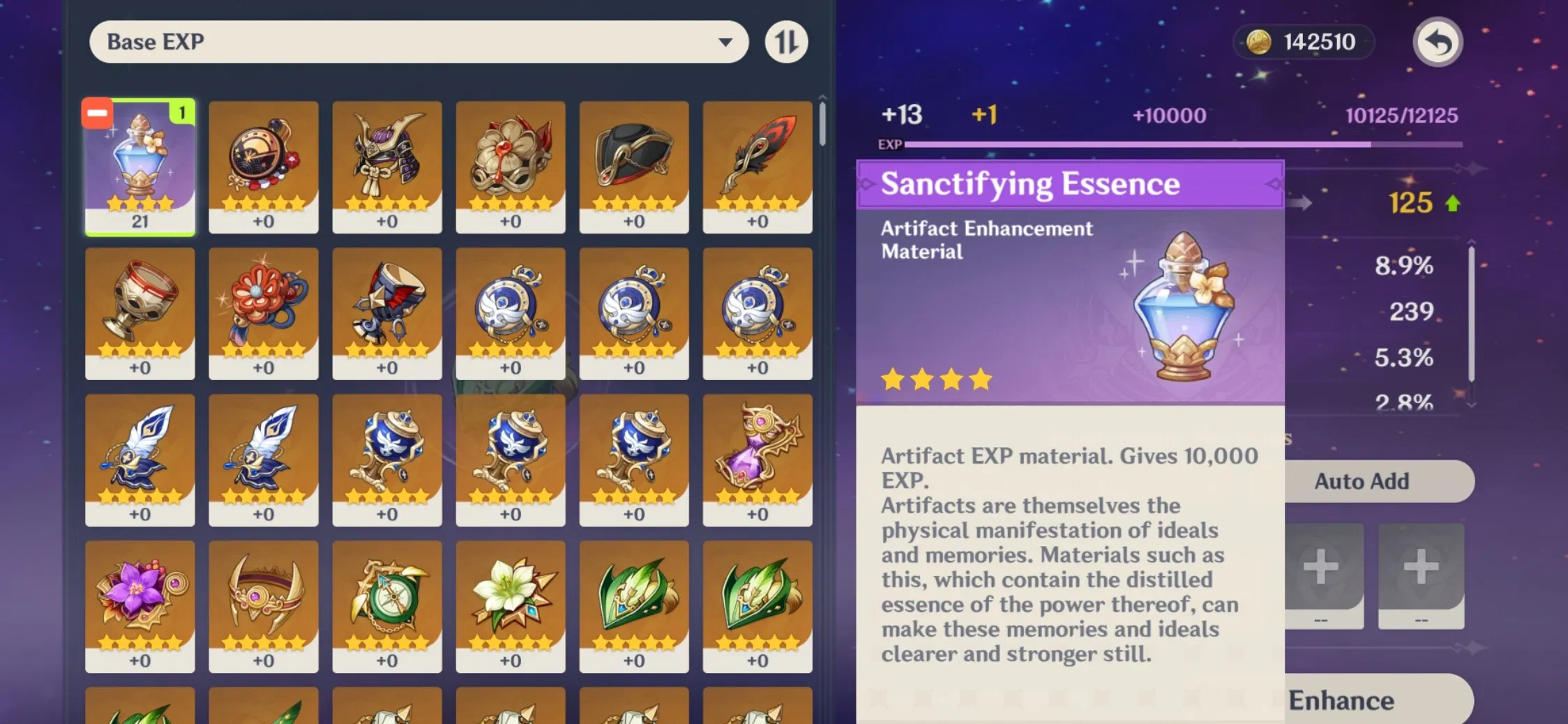This screenshot has width=1568, height=724.
Task: Click the EXP progress bar
Action: tap(1186, 144)
